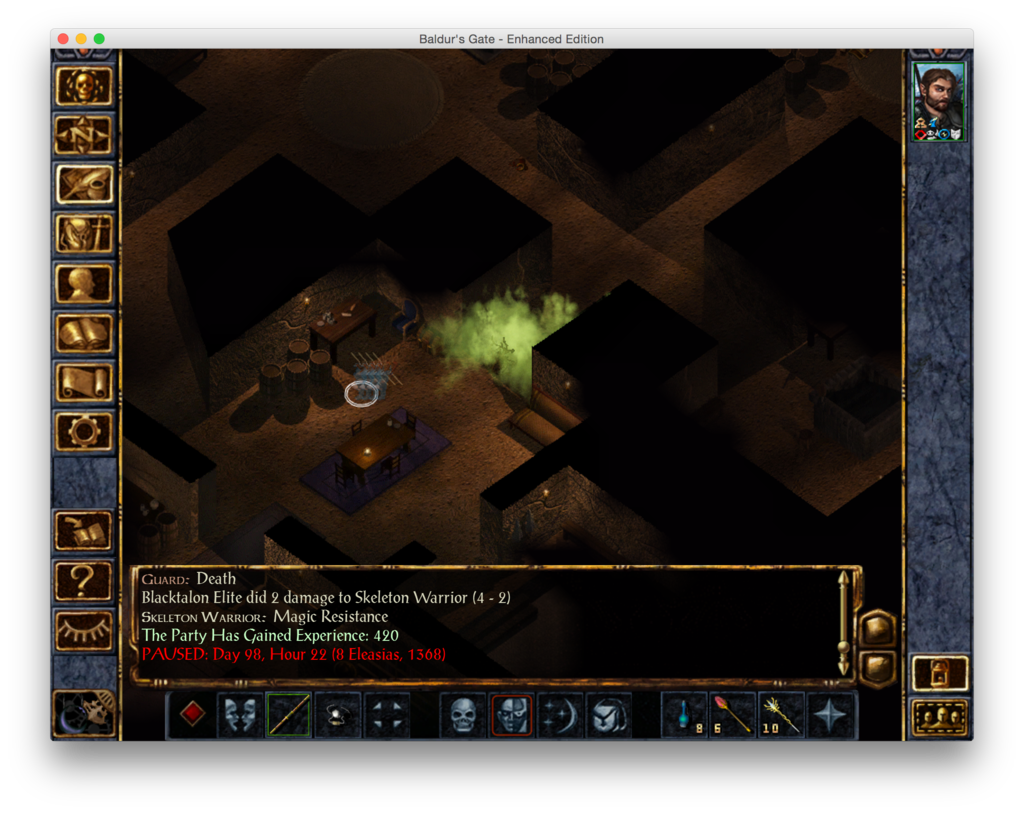The image size is (1024, 813).
Task: Activate the skull ability icon
Action: click(463, 715)
